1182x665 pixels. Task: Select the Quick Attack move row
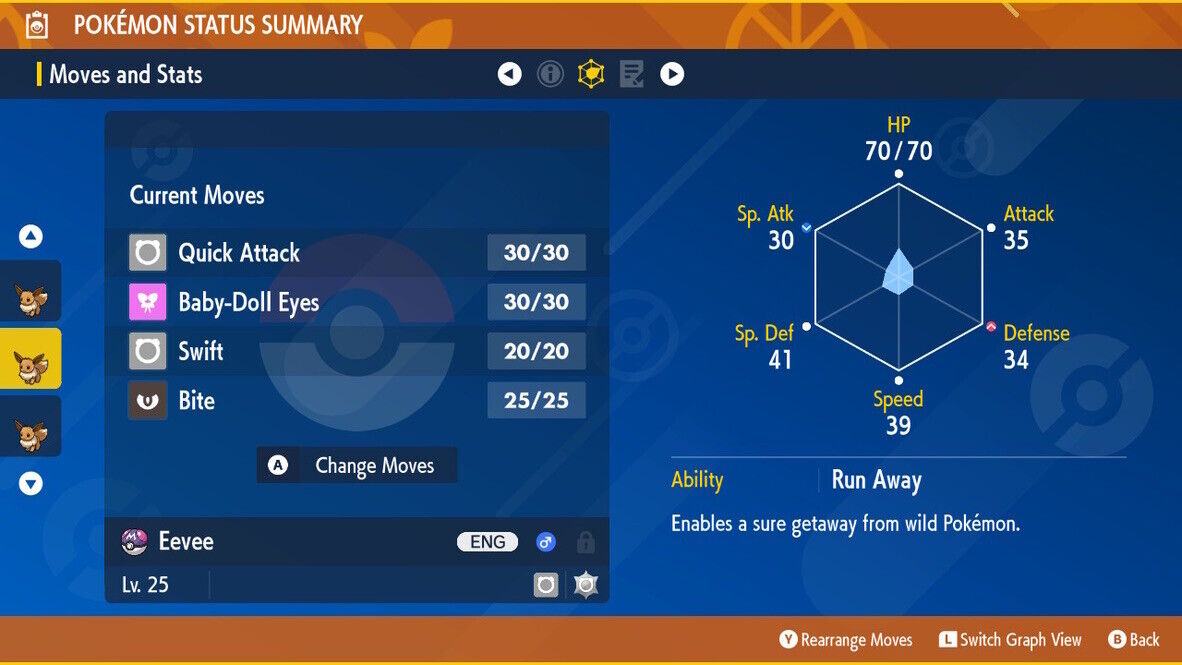[x=356, y=253]
